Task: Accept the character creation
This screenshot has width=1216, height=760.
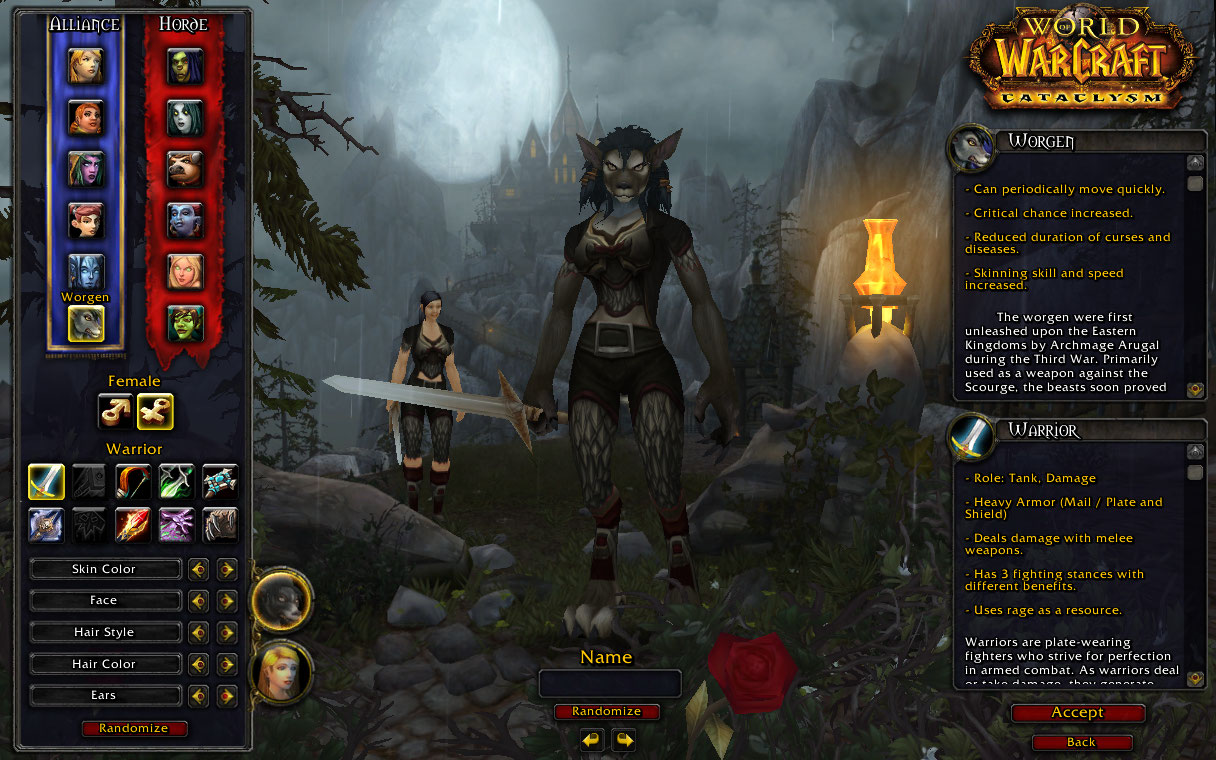Action: (x=1077, y=713)
